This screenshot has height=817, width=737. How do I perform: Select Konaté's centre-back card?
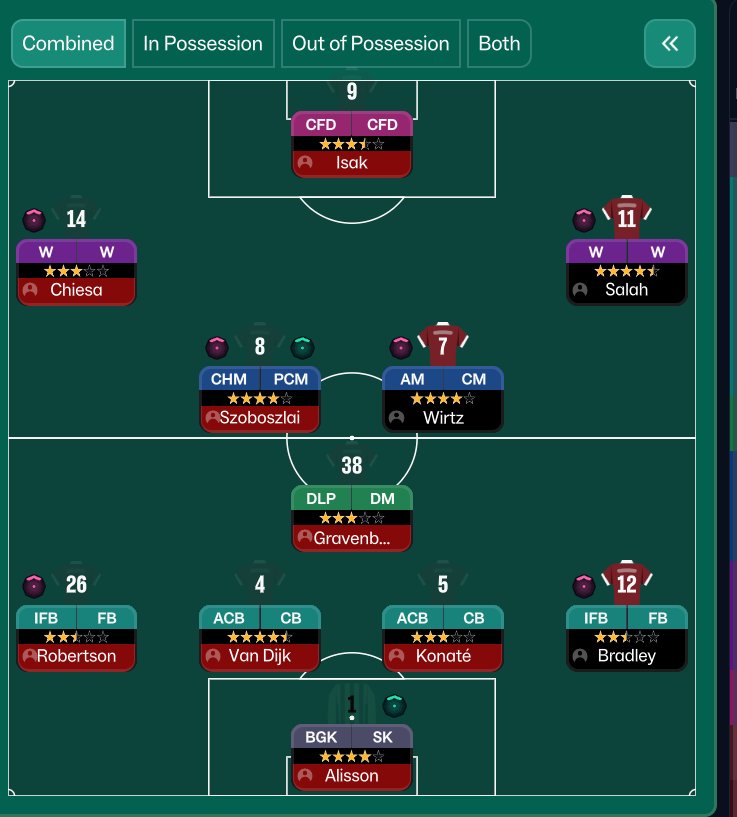(442, 638)
